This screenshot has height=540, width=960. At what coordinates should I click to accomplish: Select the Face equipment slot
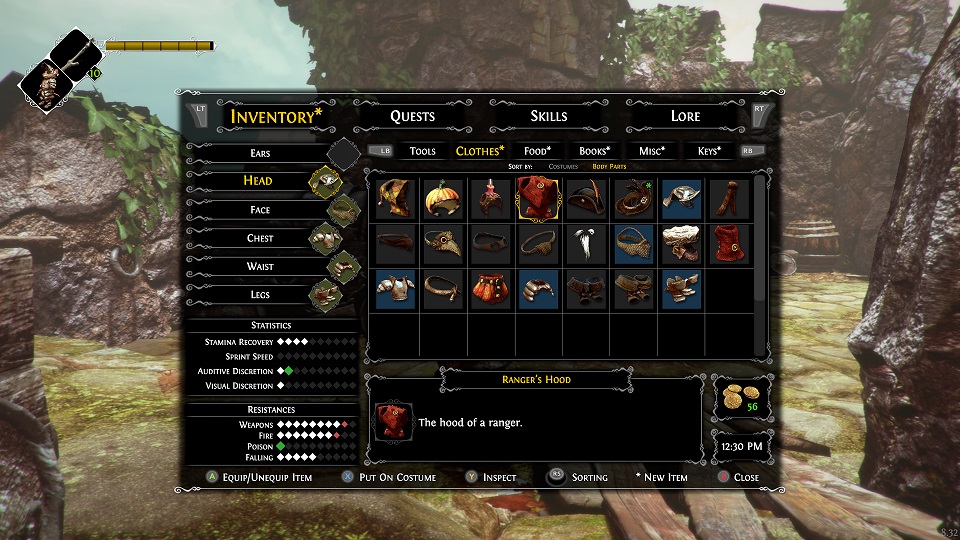click(x=260, y=210)
